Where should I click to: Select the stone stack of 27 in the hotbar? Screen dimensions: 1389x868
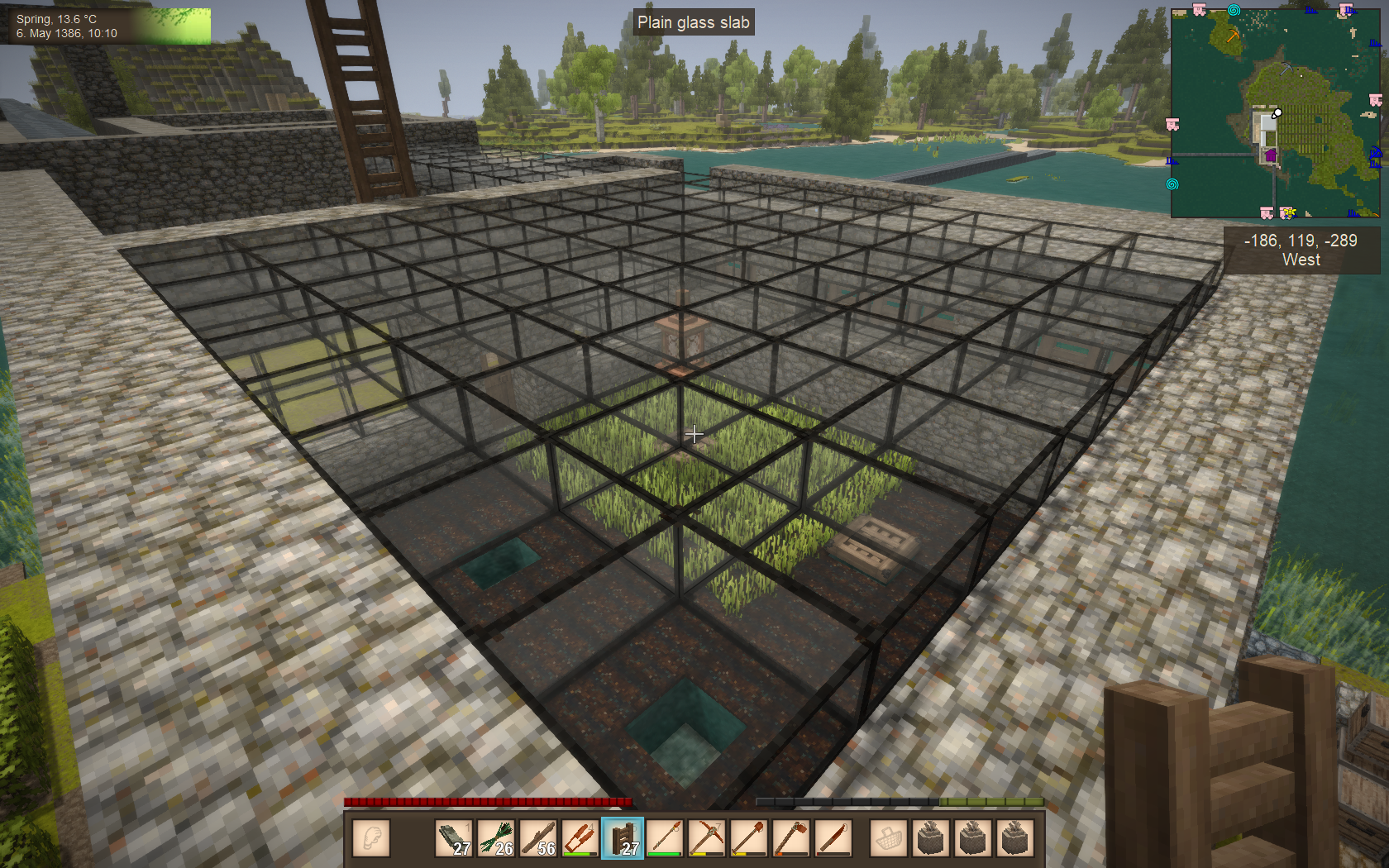pos(454,838)
